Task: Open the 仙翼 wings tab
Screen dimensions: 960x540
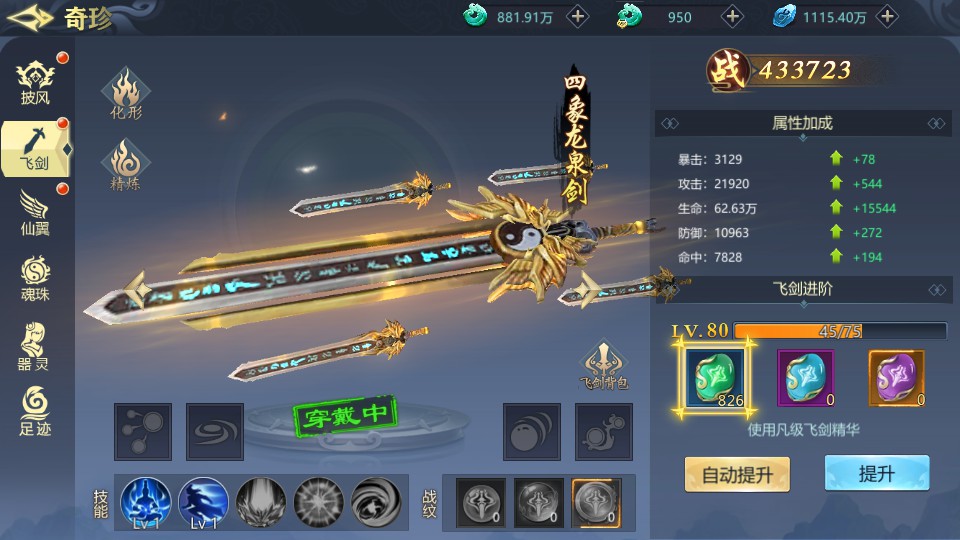Action: point(35,211)
